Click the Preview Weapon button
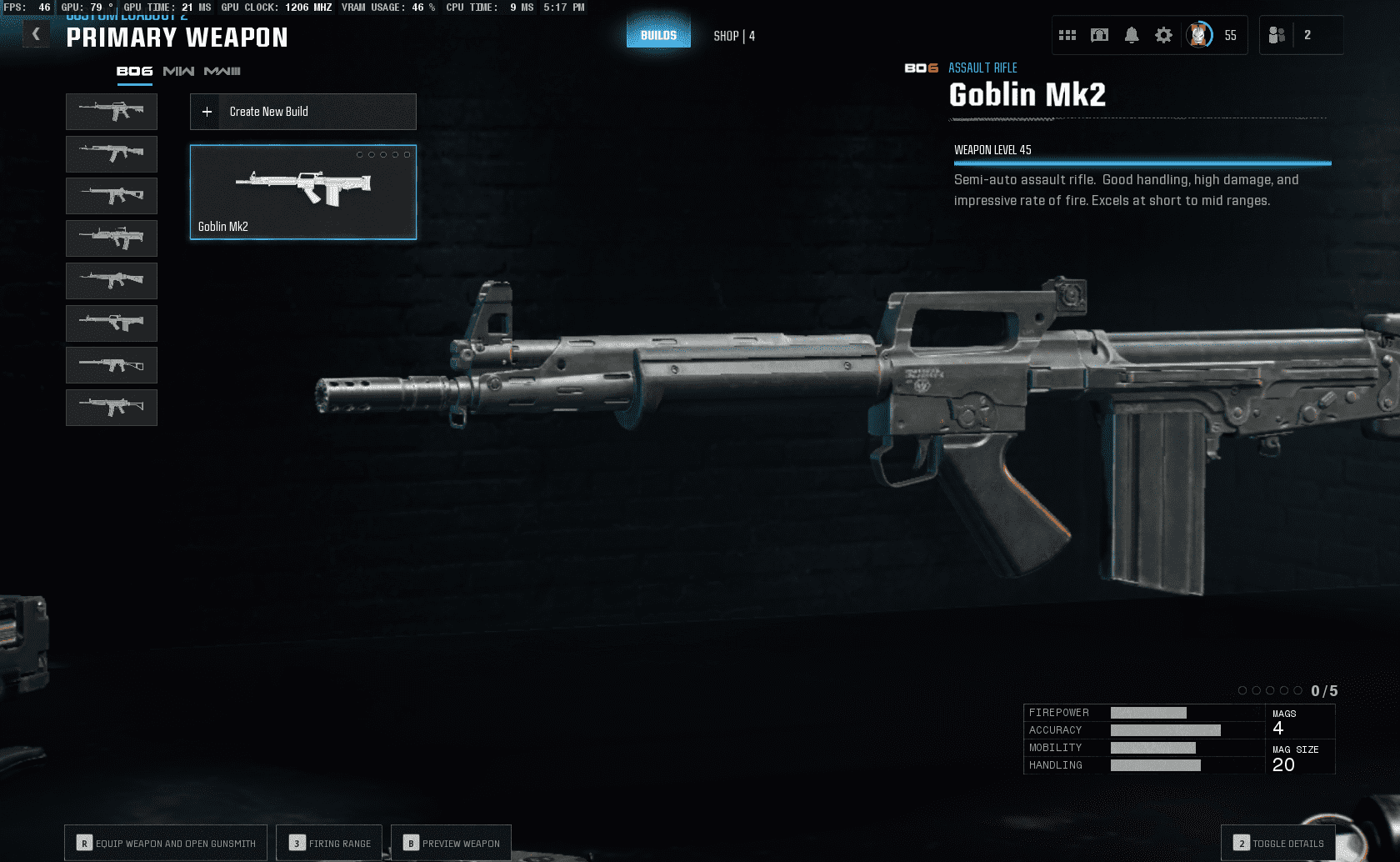Image resolution: width=1400 pixels, height=862 pixels. pyautogui.click(x=451, y=843)
